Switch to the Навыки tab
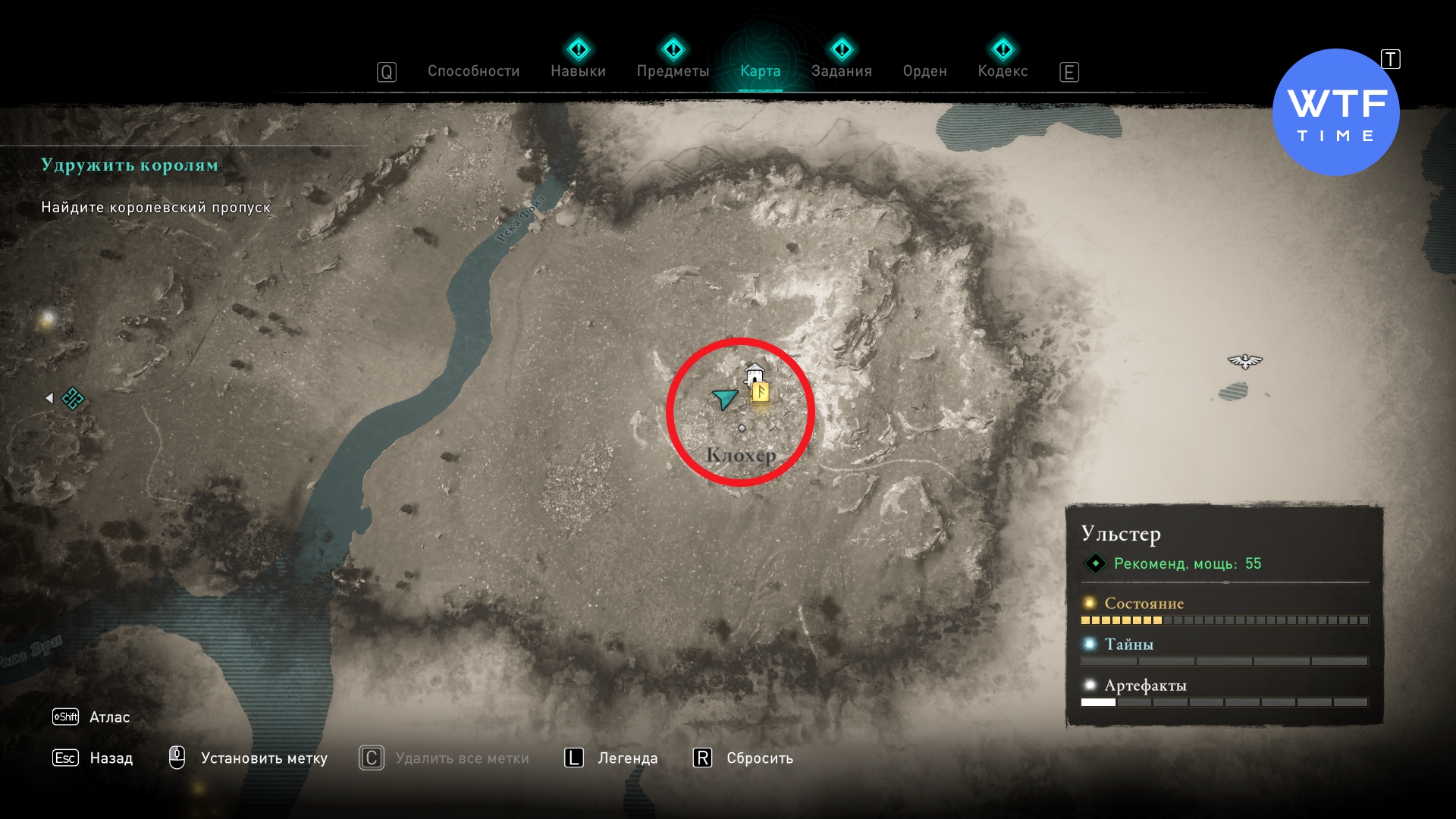The width and height of the screenshot is (1456, 819). (x=578, y=71)
